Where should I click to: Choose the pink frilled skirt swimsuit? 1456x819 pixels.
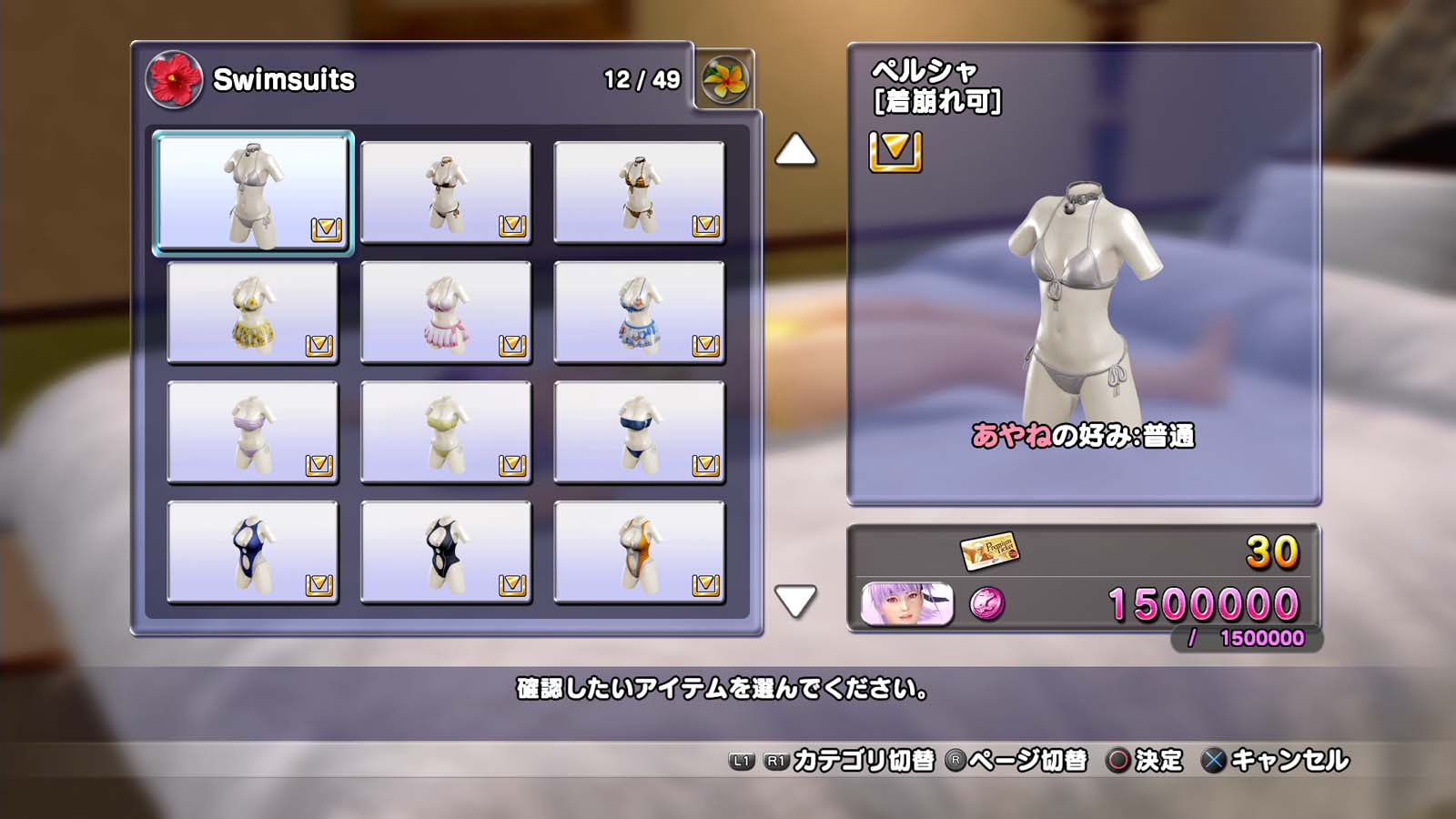click(446, 313)
